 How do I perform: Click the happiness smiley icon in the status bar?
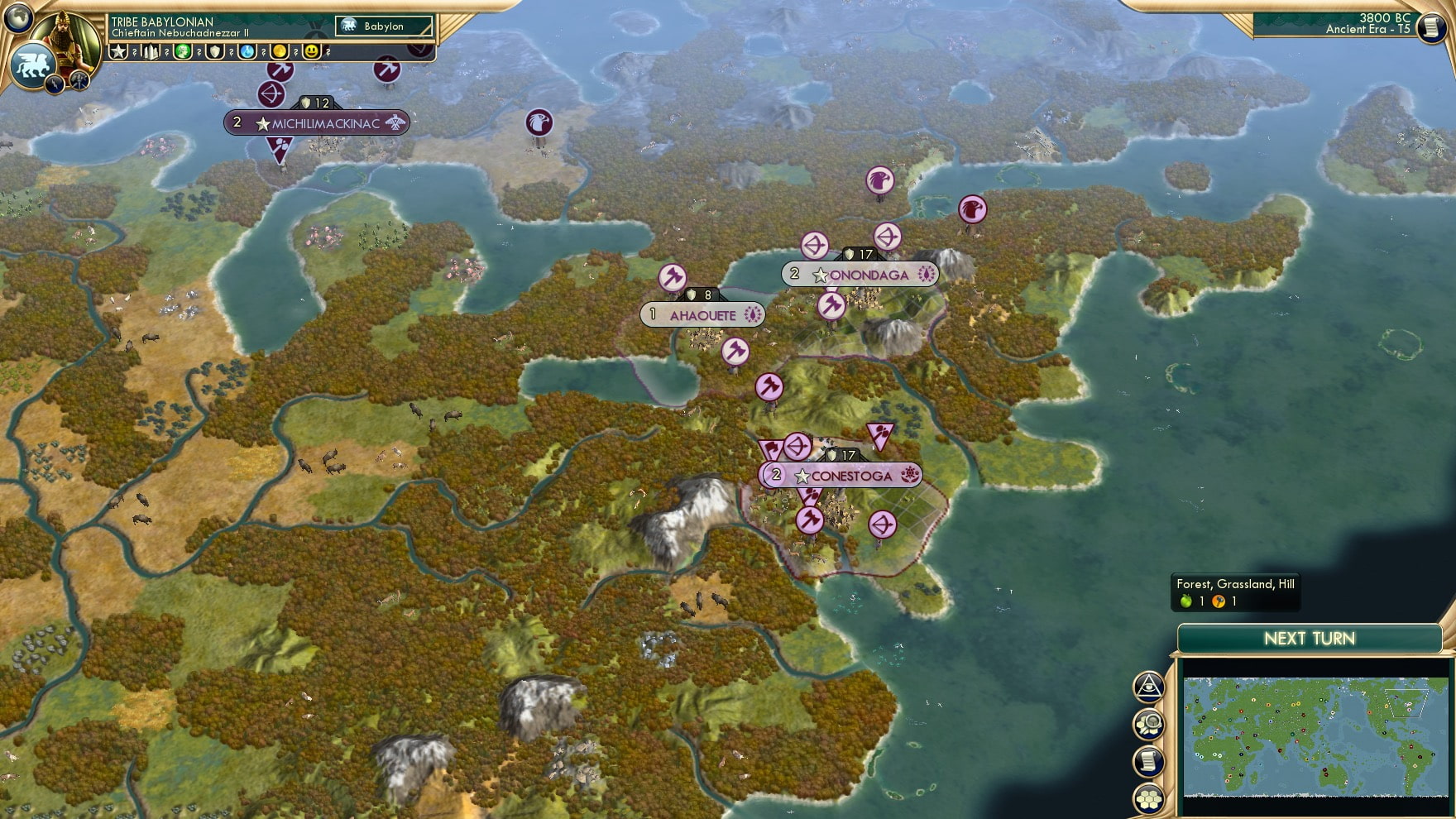point(312,53)
